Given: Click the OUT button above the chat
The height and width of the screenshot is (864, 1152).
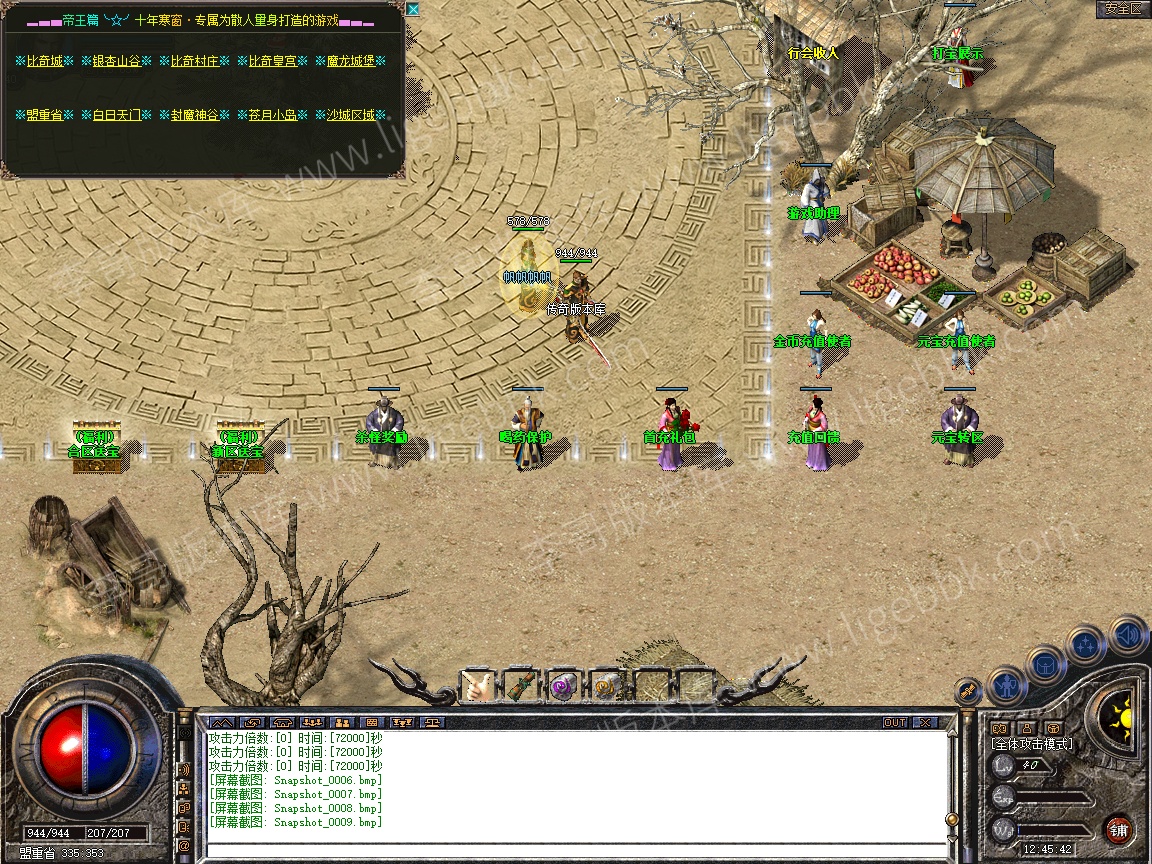Looking at the screenshot, I should [894, 722].
